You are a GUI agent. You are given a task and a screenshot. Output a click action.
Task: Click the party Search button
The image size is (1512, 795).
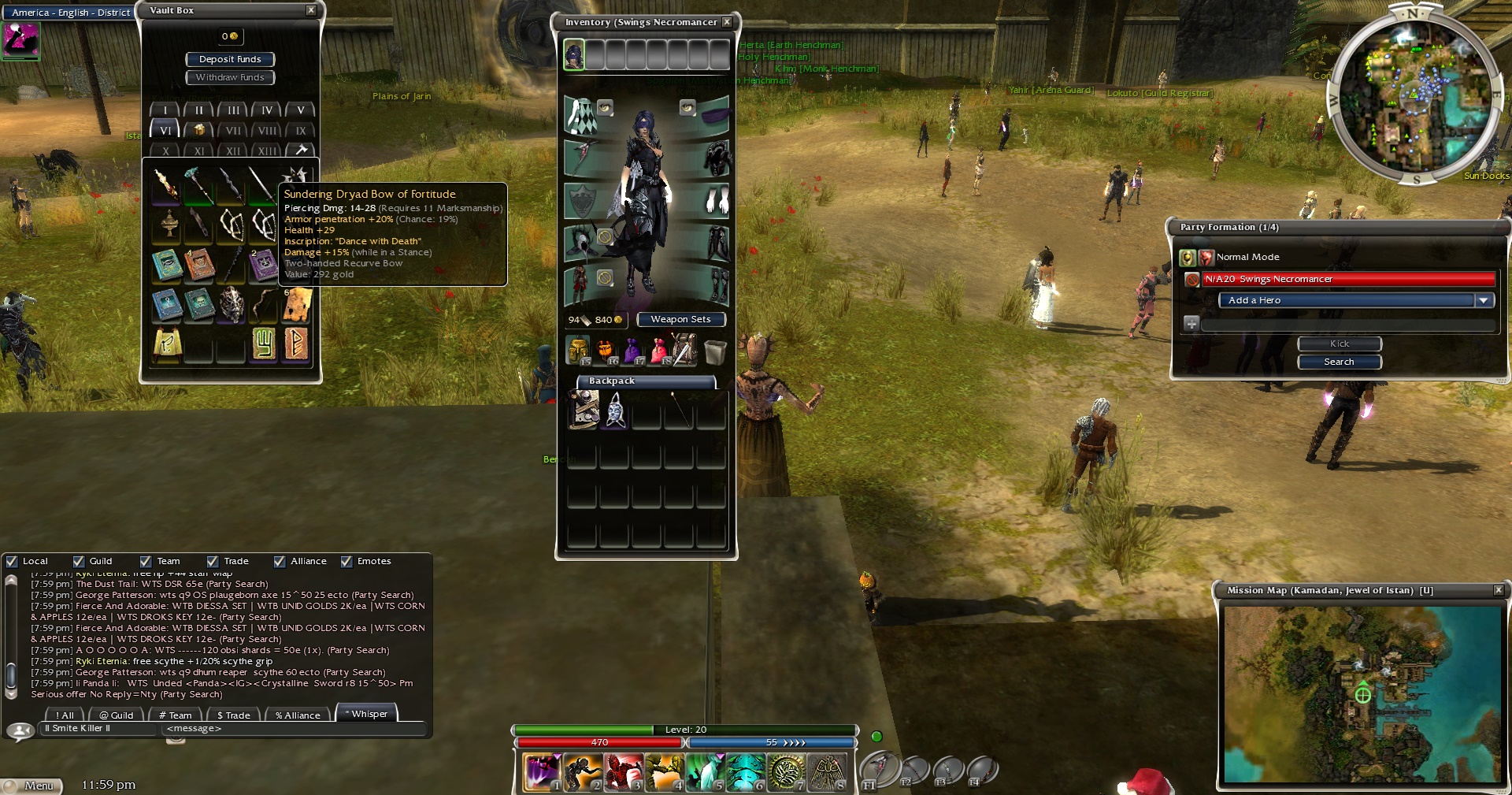(x=1339, y=362)
